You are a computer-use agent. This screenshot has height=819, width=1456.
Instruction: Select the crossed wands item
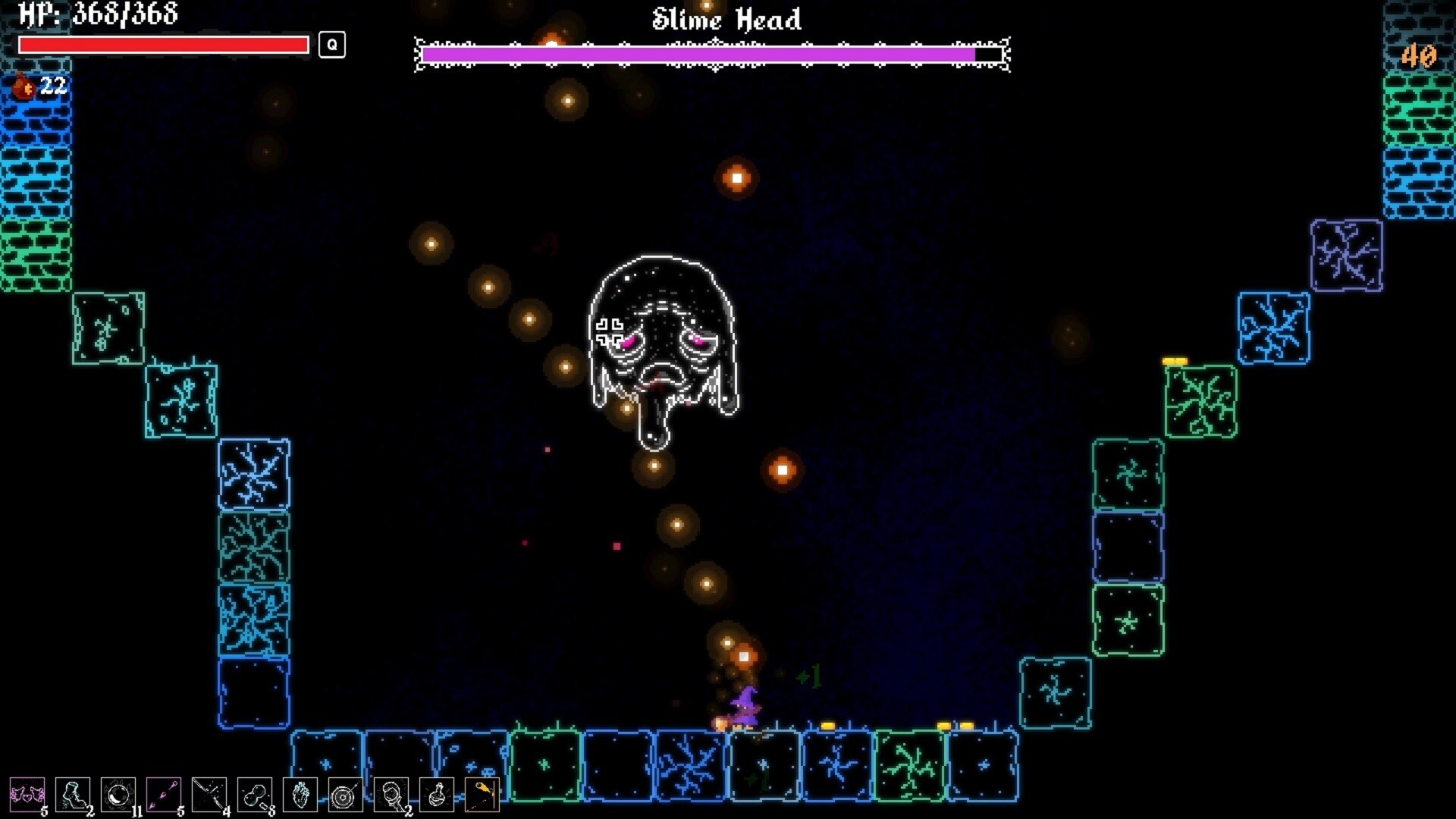[x=209, y=795]
